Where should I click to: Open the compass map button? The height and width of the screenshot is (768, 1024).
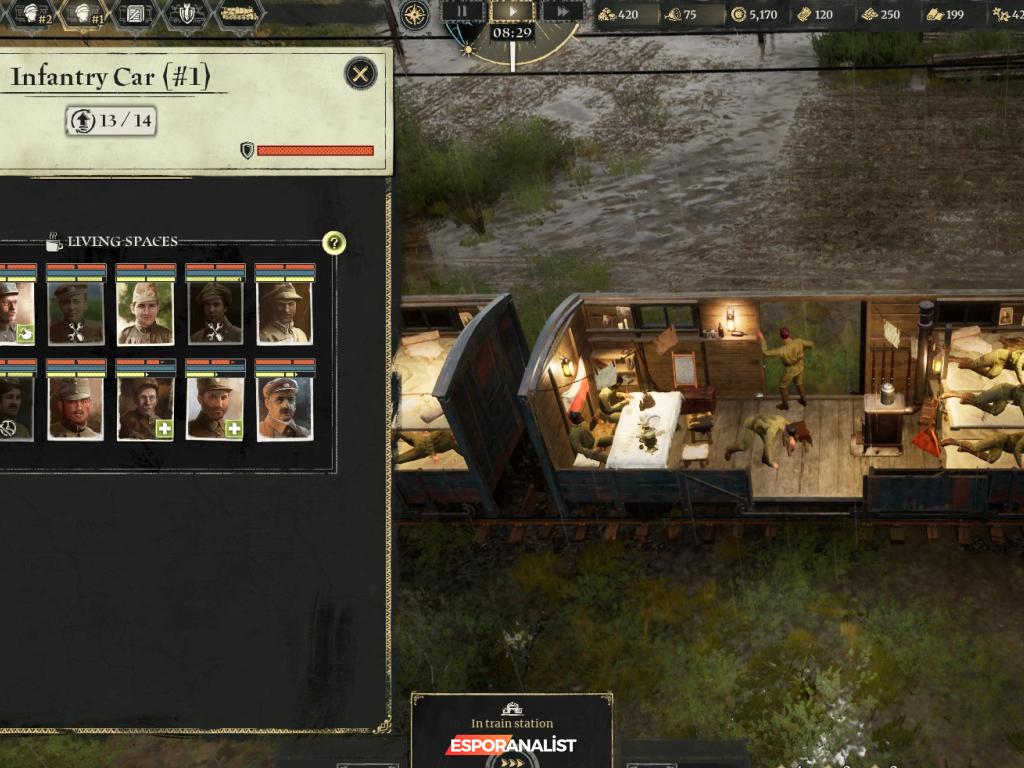tap(414, 14)
